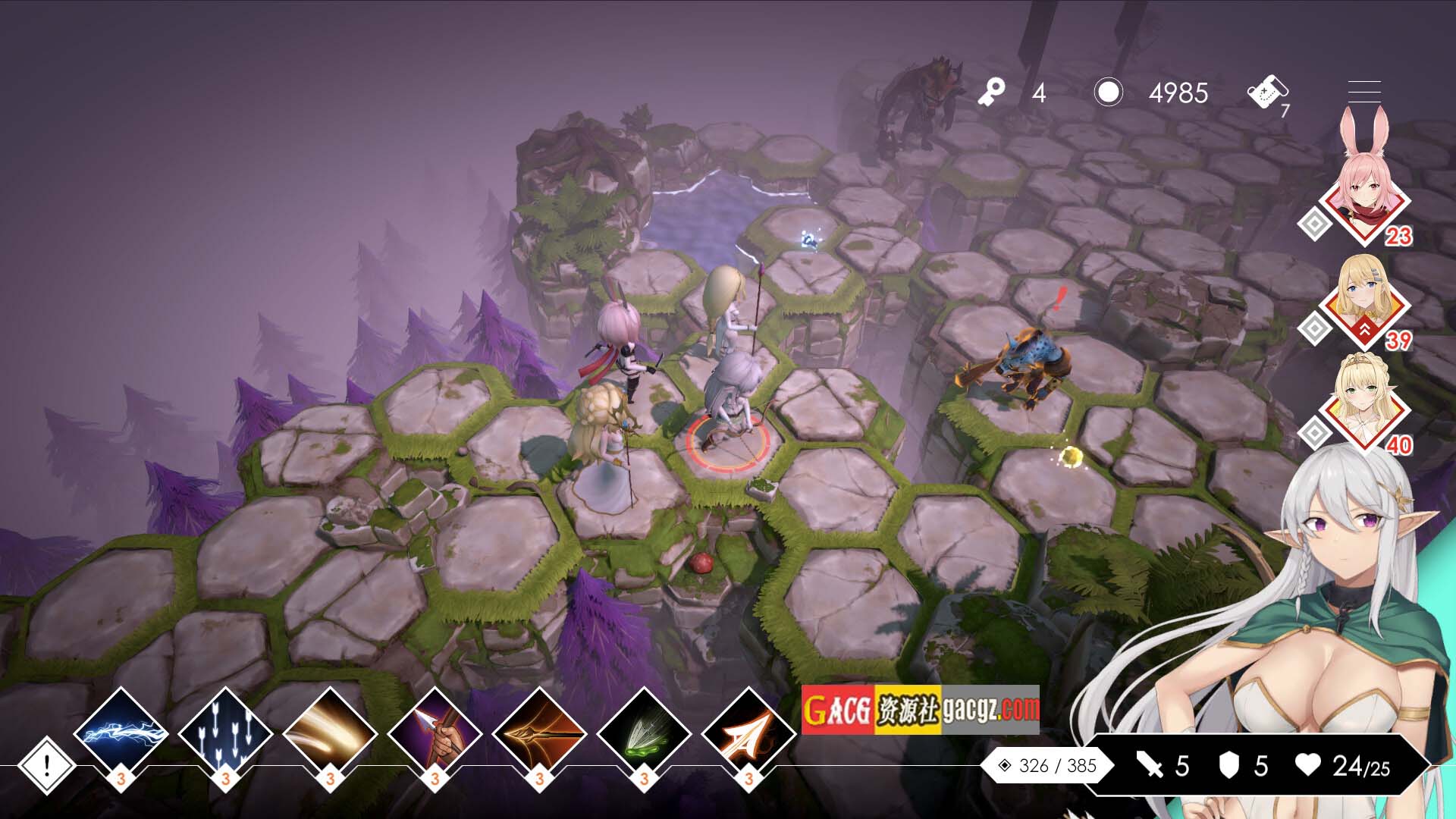Open the hamburger menu
Viewport: 1456px width, 819px height.
(x=1364, y=92)
